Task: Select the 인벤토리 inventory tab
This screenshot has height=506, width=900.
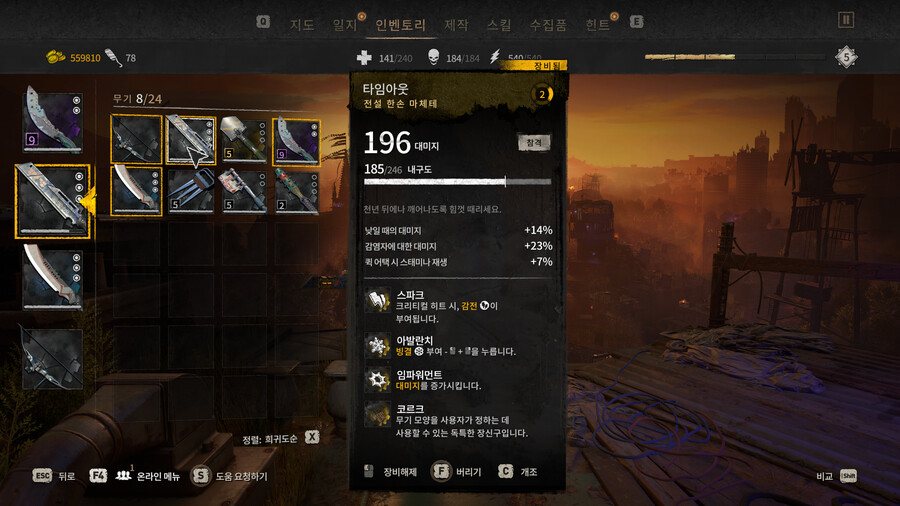Action: pyautogui.click(x=400, y=23)
